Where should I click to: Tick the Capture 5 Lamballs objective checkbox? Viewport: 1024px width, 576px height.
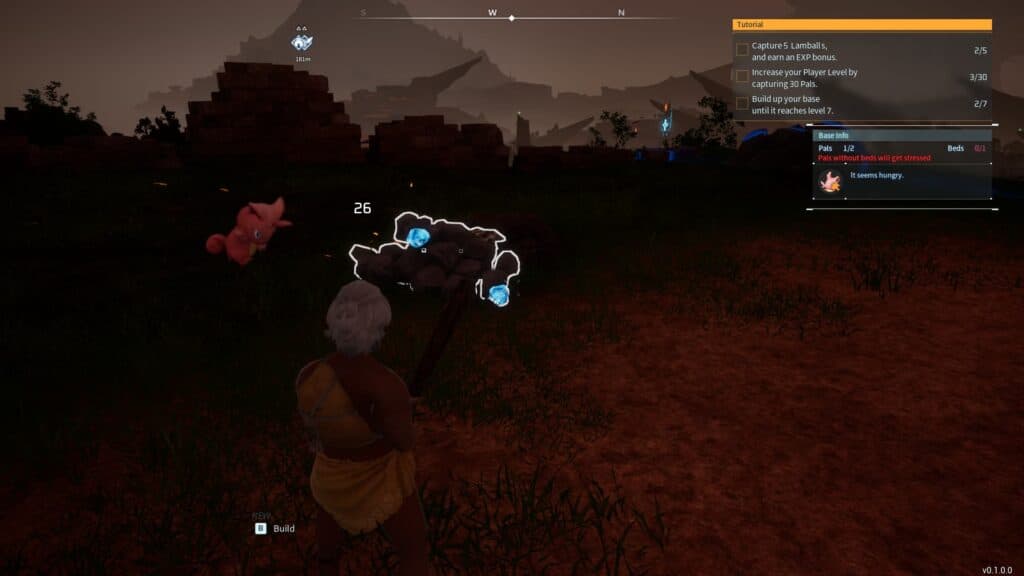[x=742, y=49]
